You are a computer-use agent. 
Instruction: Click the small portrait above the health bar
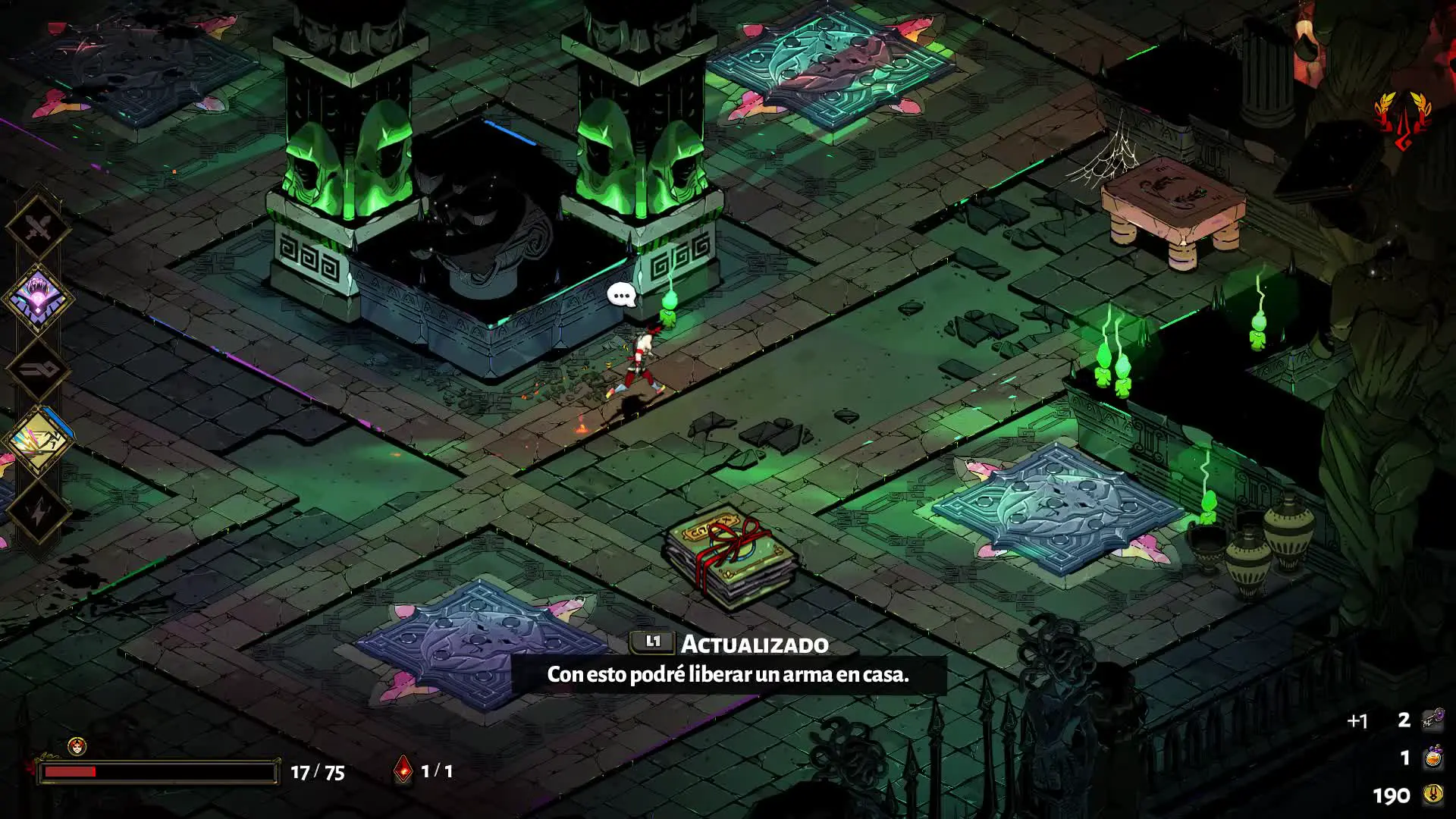77,746
